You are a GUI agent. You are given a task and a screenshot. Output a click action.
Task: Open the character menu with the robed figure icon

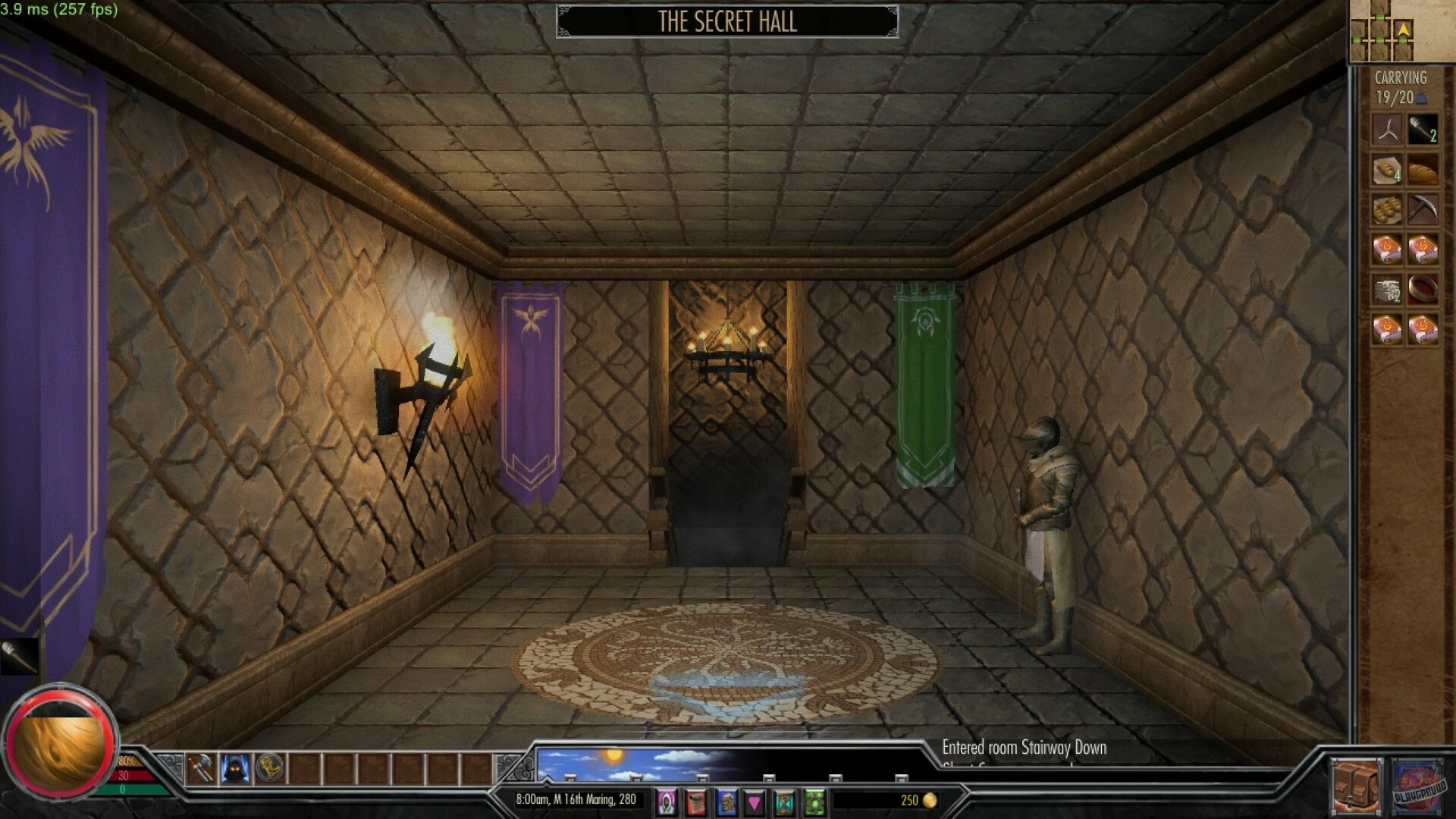665,800
